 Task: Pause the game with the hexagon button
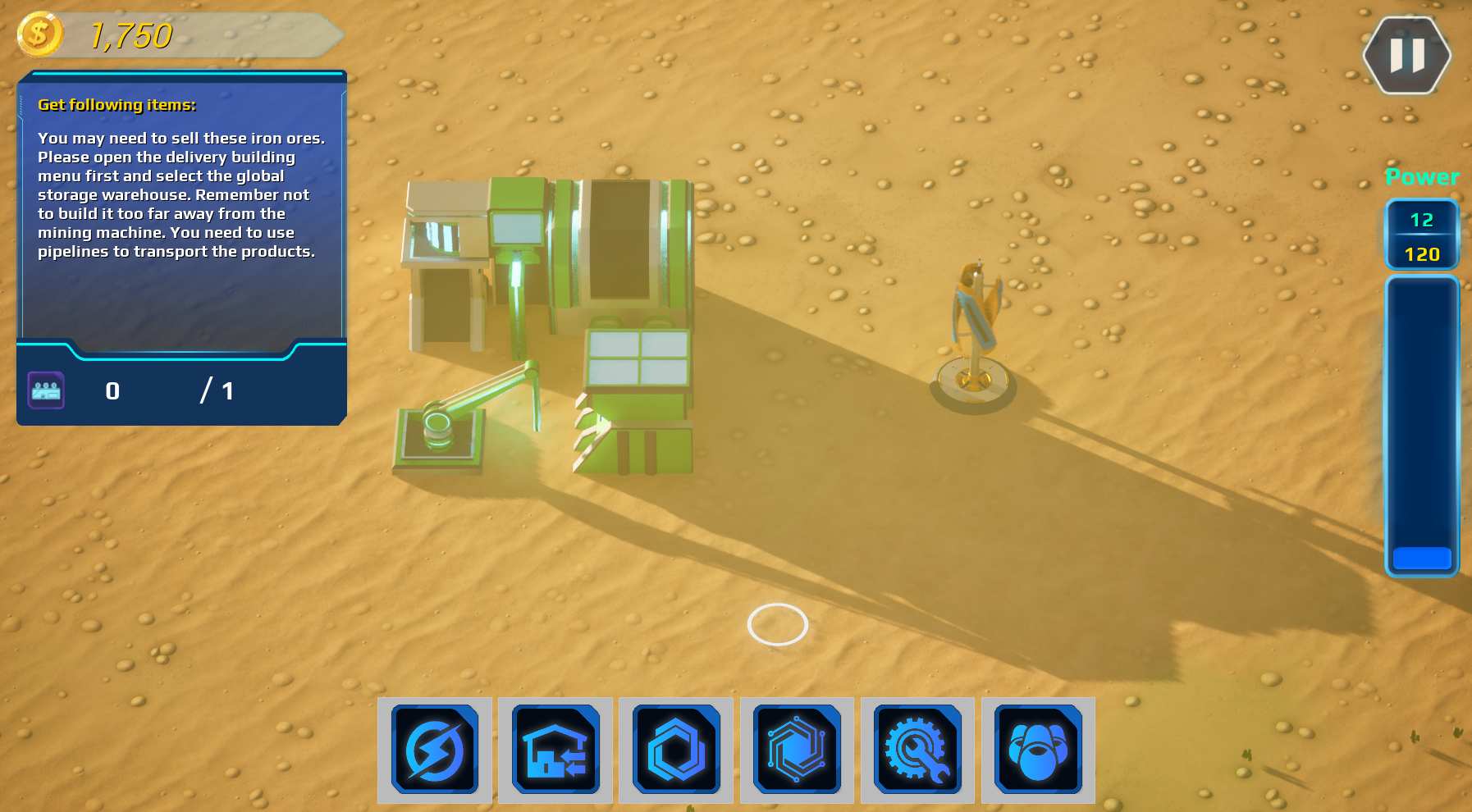click(x=1406, y=56)
